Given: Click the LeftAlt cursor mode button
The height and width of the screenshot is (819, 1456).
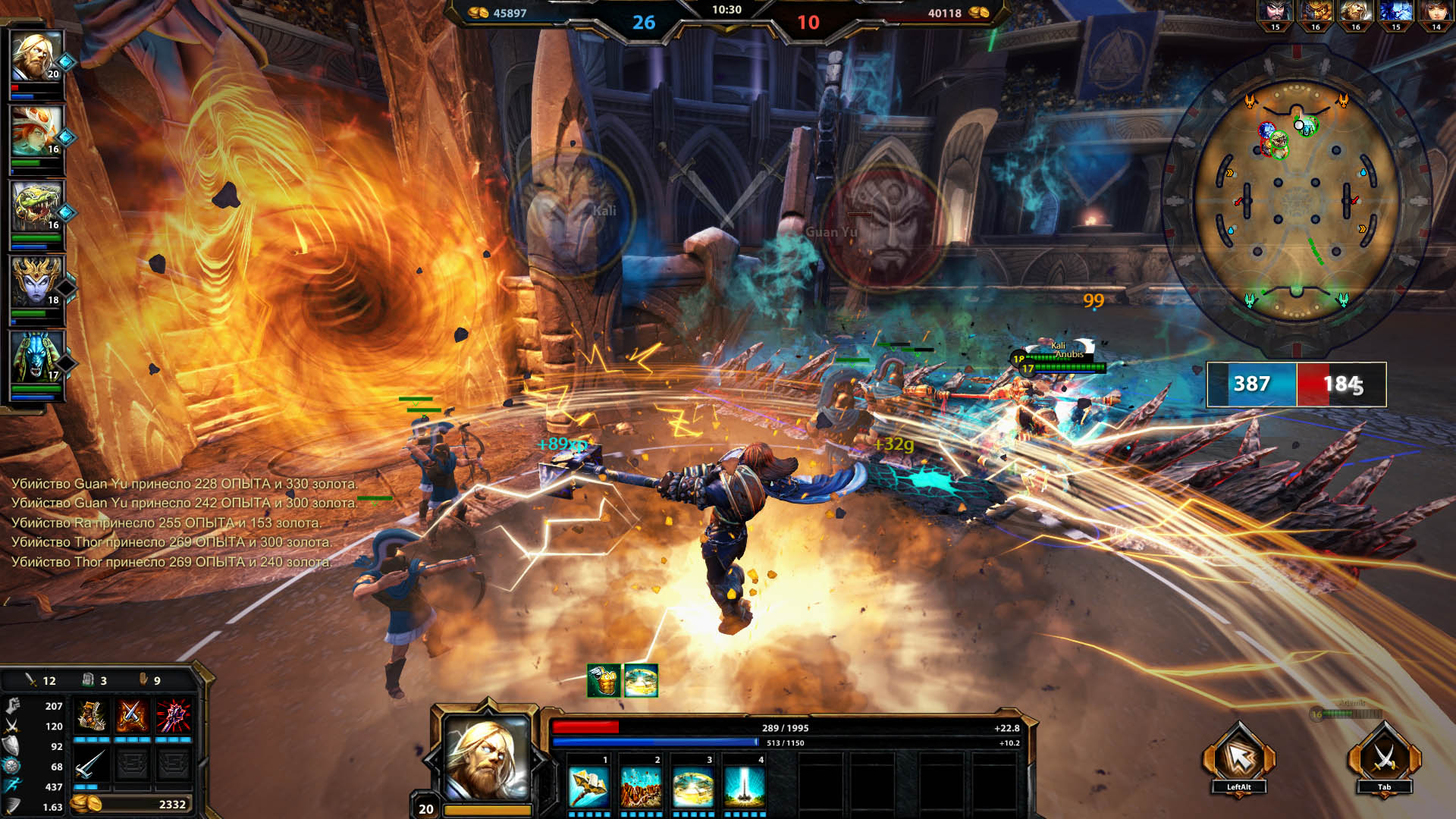Looking at the screenshot, I should pyautogui.click(x=1238, y=758).
